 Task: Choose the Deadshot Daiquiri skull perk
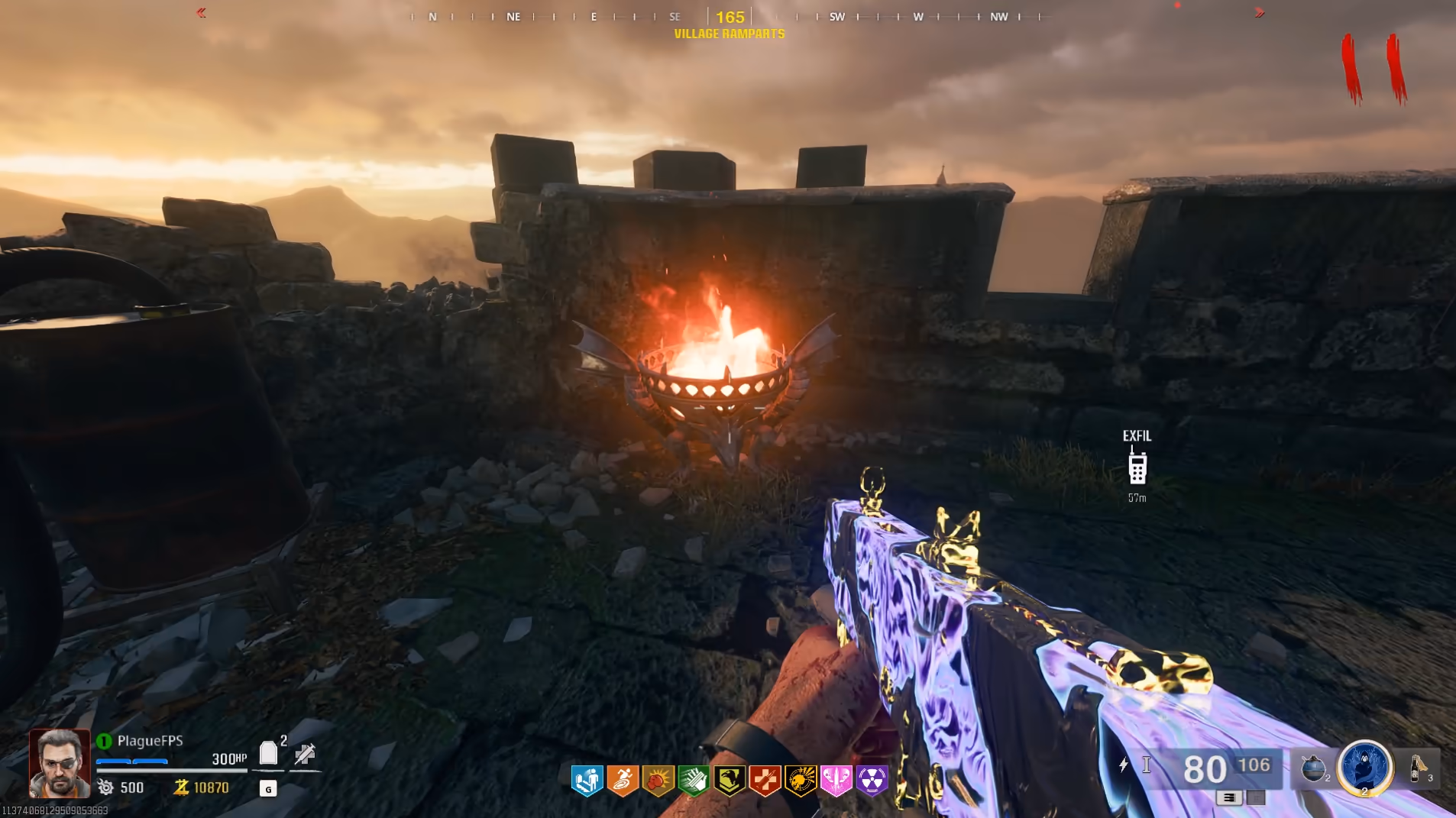(x=801, y=781)
